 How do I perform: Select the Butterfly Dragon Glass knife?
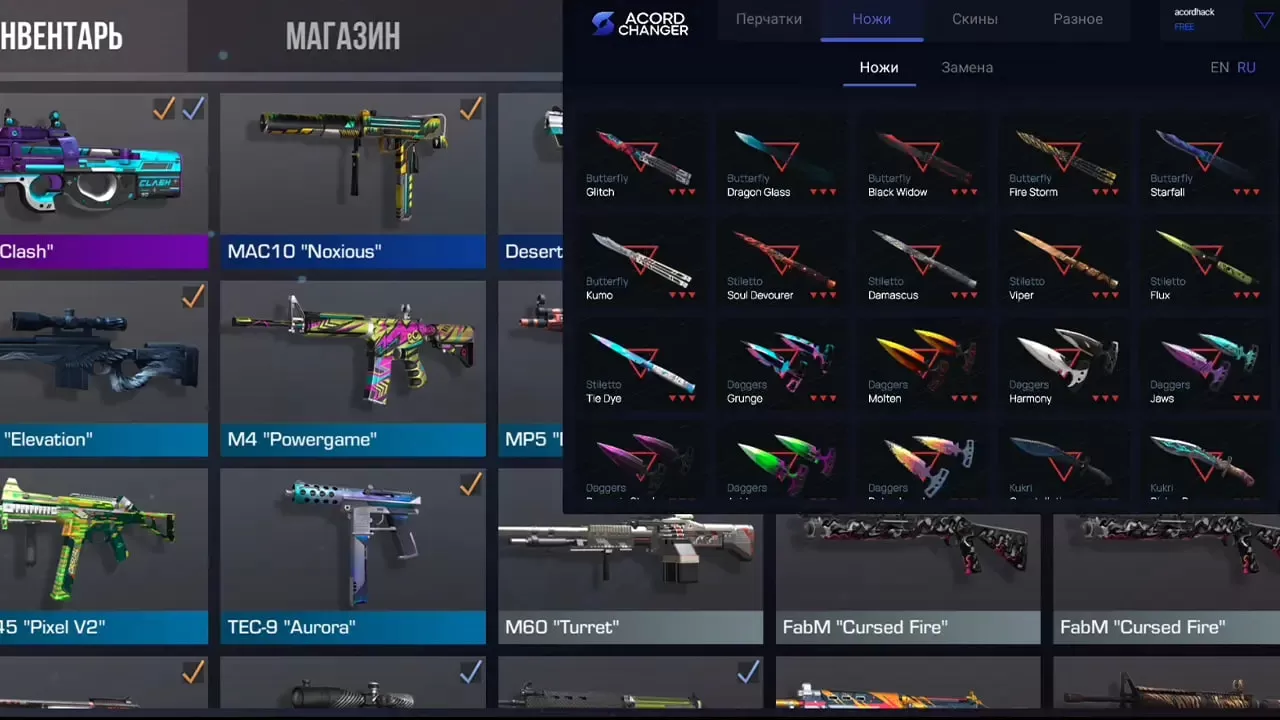click(782, 160)
